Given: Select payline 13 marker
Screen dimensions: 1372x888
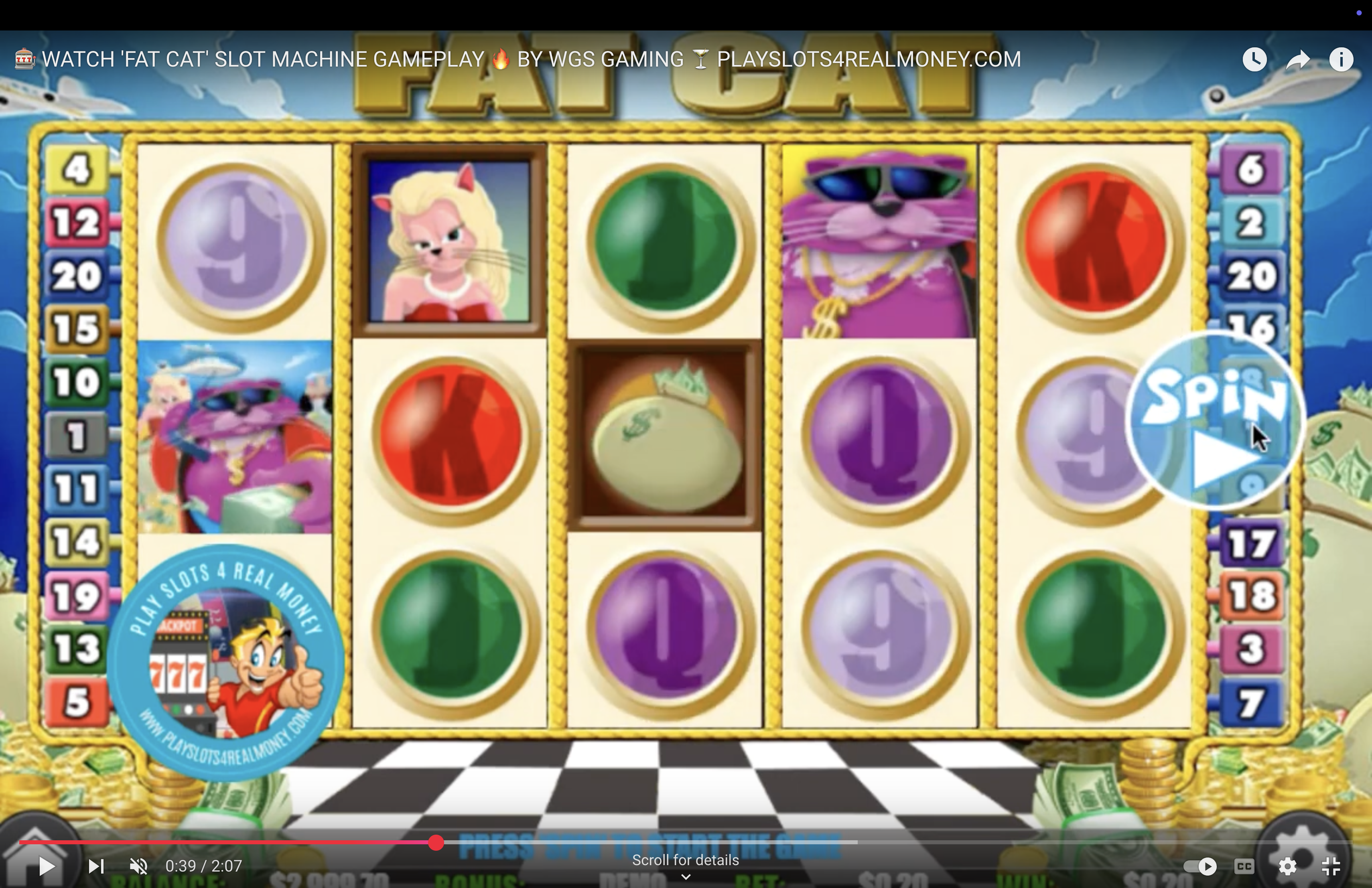Looking at the screenshot, I should pos(77,649).
